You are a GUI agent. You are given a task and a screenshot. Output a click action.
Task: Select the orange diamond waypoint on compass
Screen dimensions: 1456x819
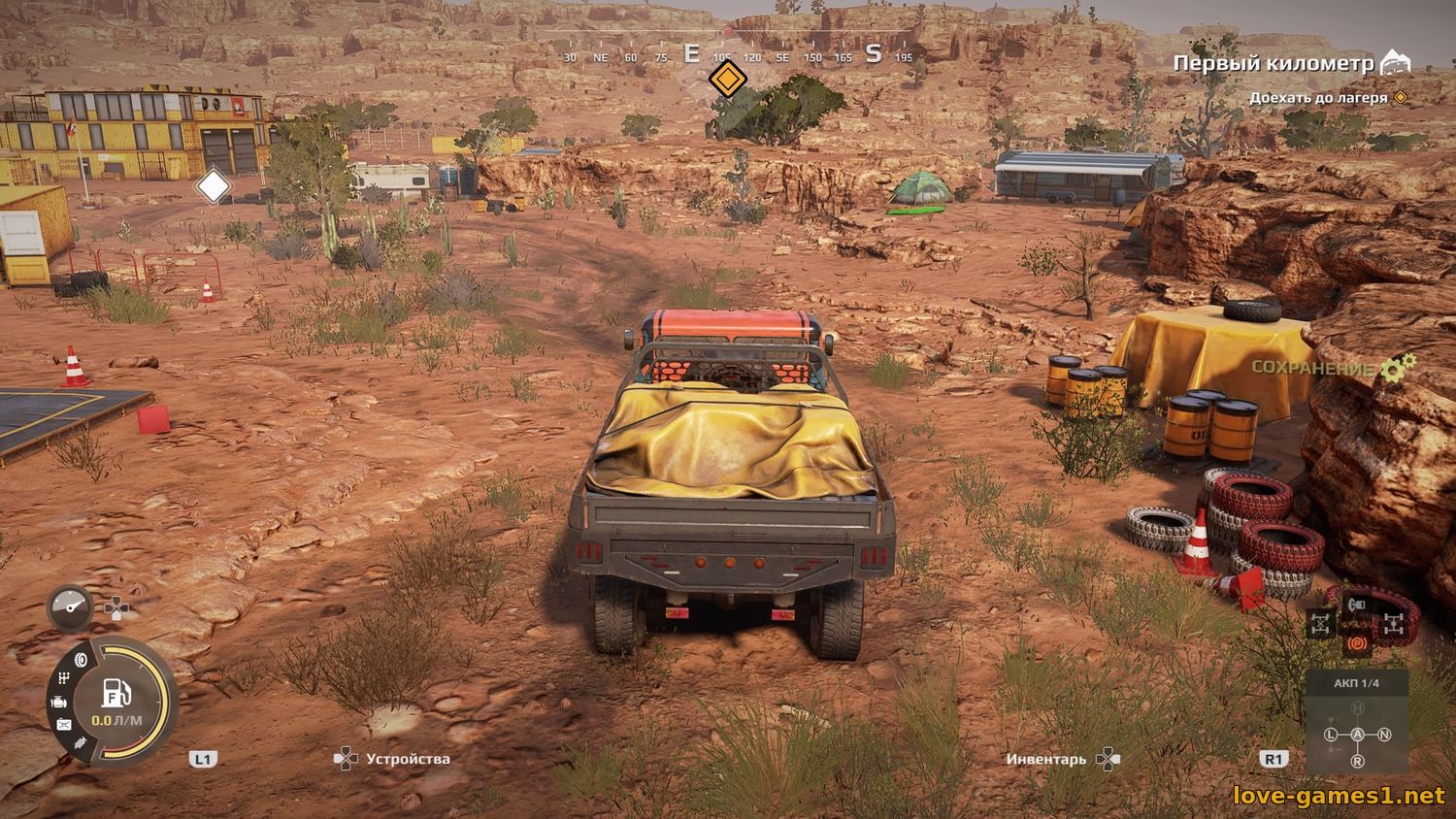724,80
